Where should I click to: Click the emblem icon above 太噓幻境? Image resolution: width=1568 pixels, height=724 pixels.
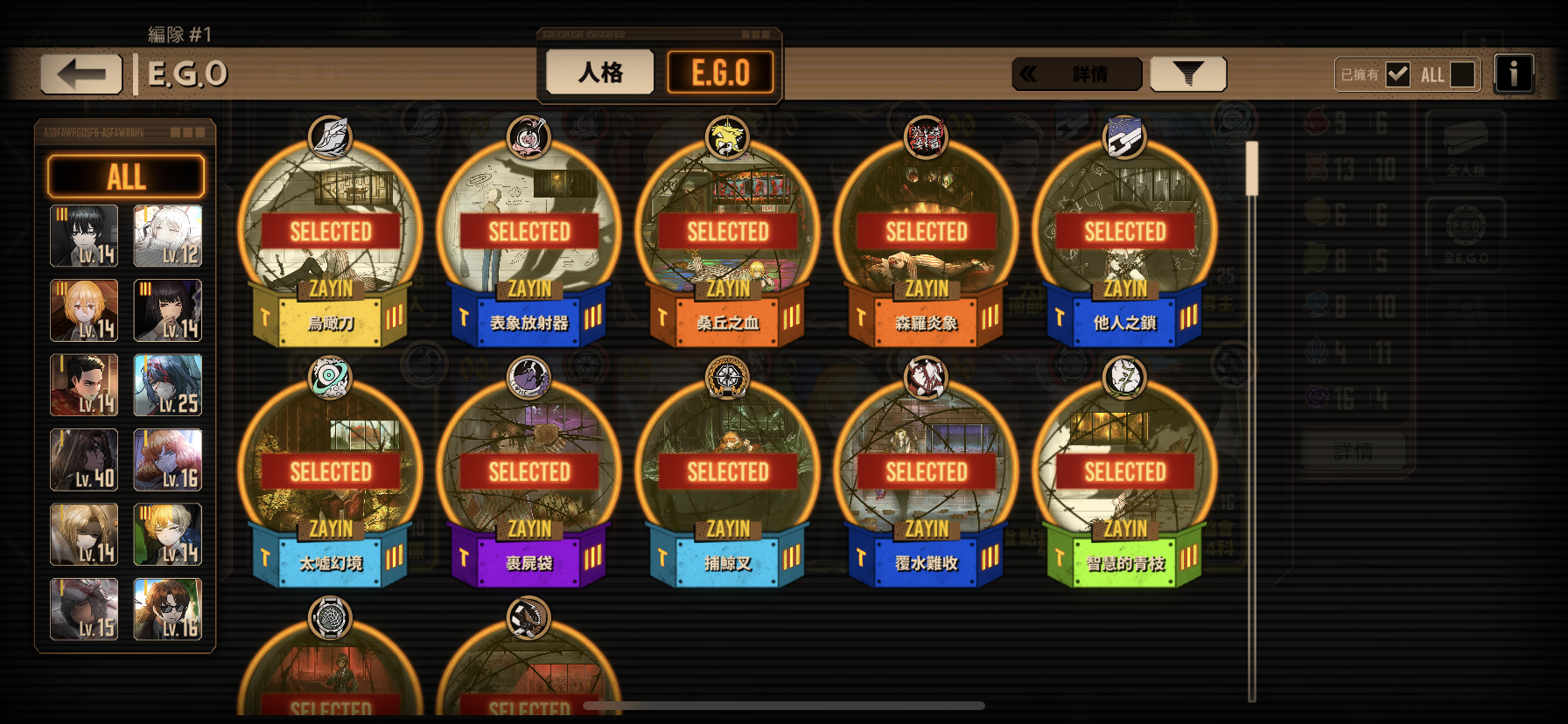(330, 378)
